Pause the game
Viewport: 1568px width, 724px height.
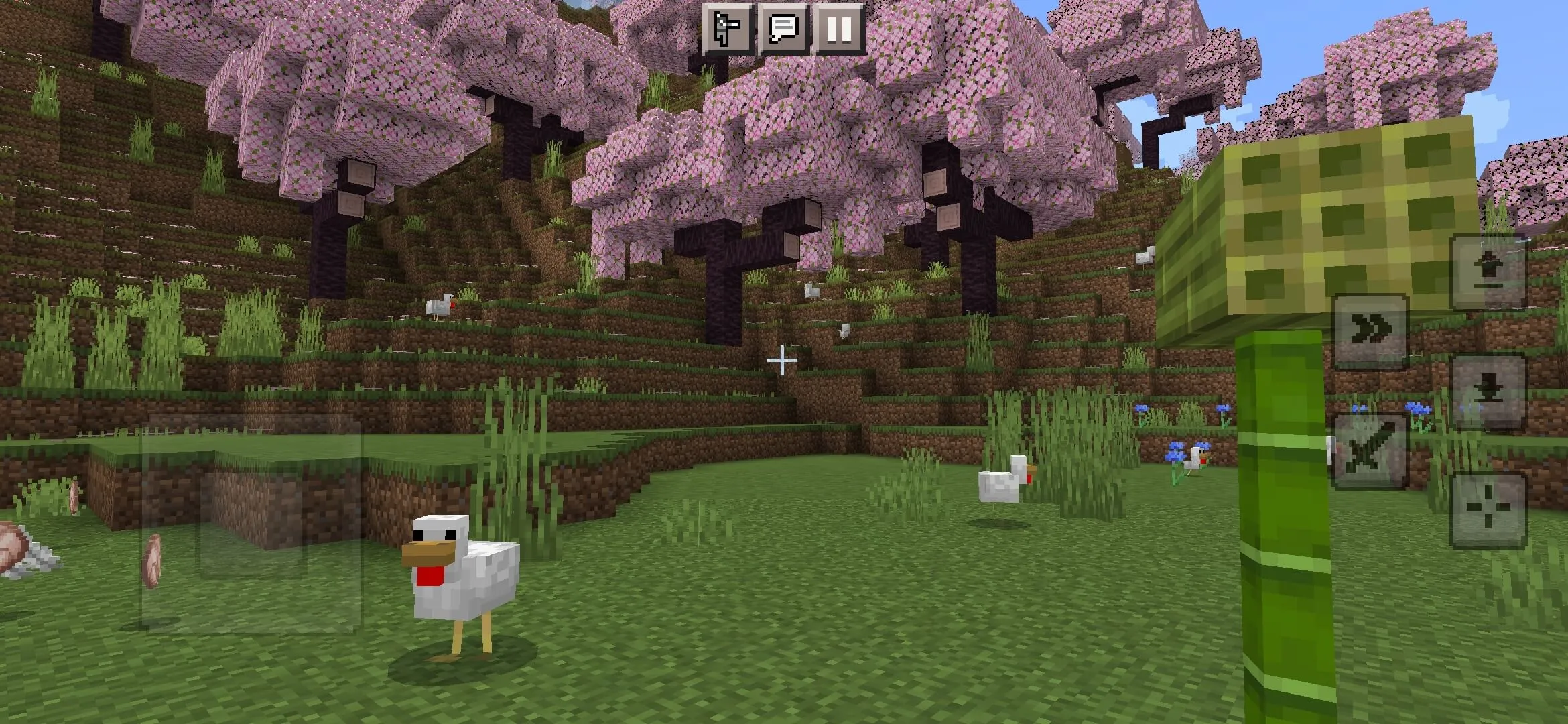(x=839, y=28)
